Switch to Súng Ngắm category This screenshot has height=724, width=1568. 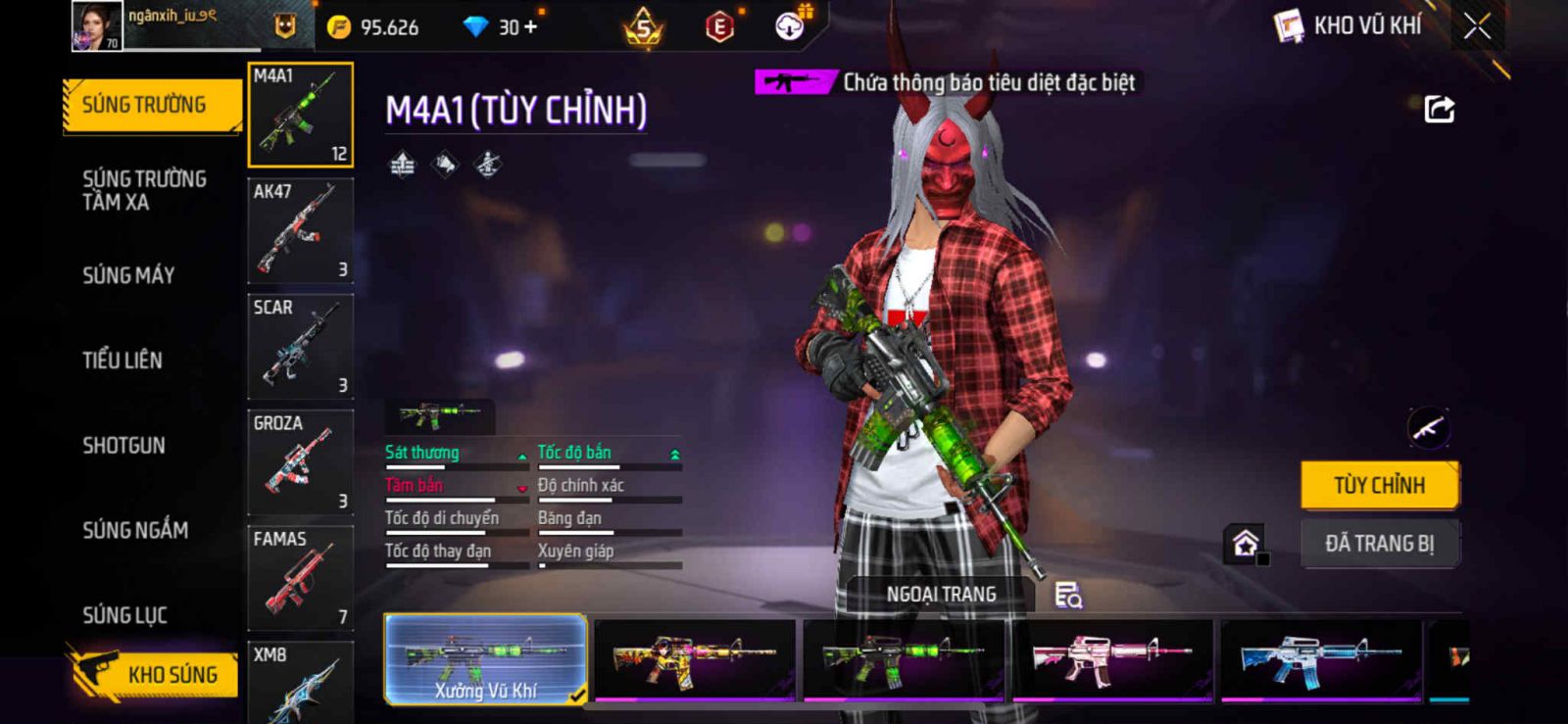pyautogui.click(x=135, y=530)
